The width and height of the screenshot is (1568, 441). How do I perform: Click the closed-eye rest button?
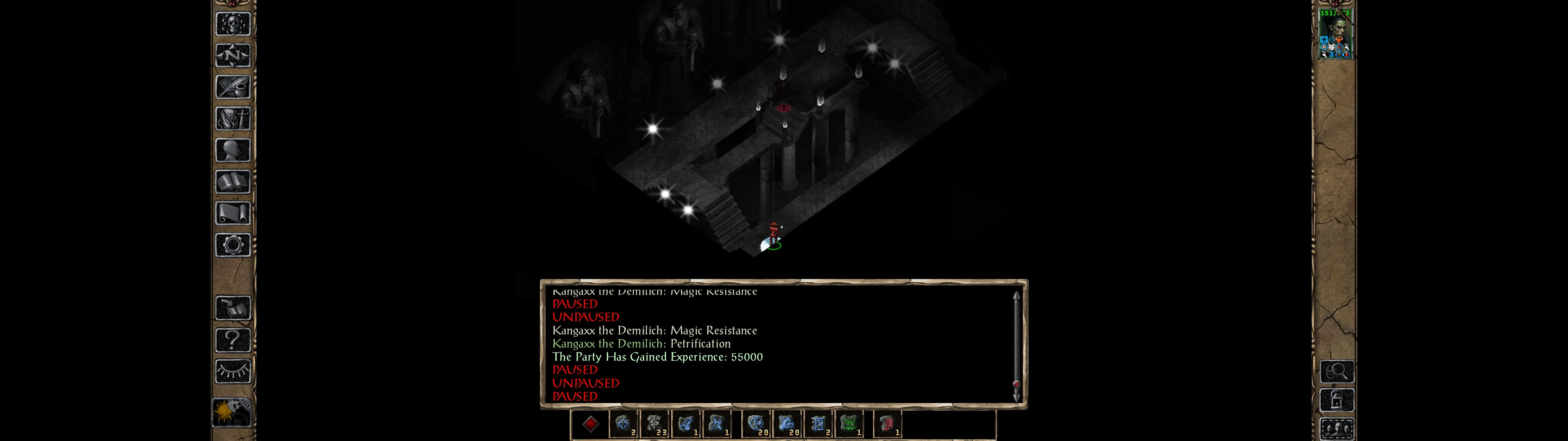tap(232, 371)
